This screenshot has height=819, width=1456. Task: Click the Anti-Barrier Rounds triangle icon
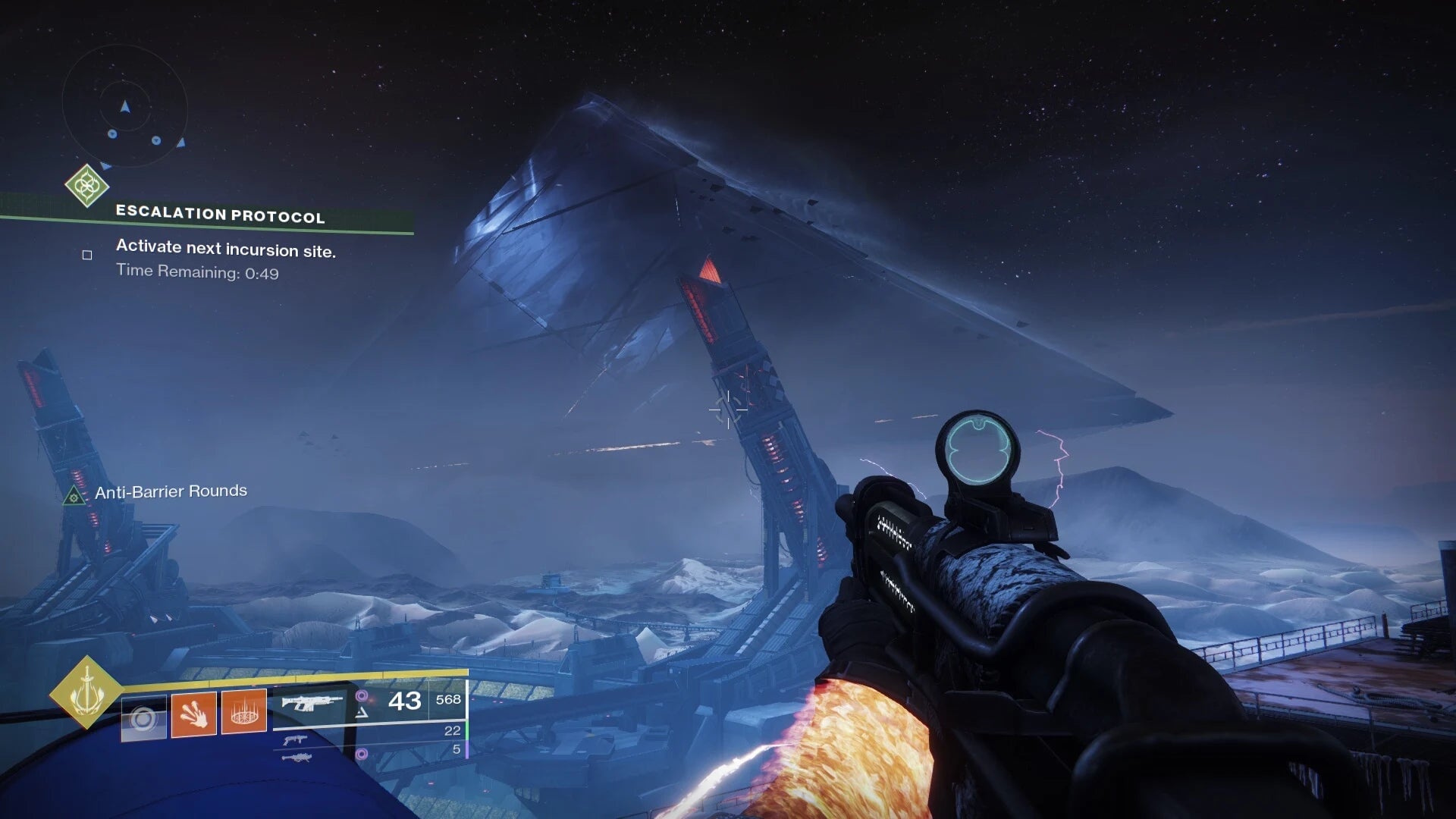[x=74, y=497]
